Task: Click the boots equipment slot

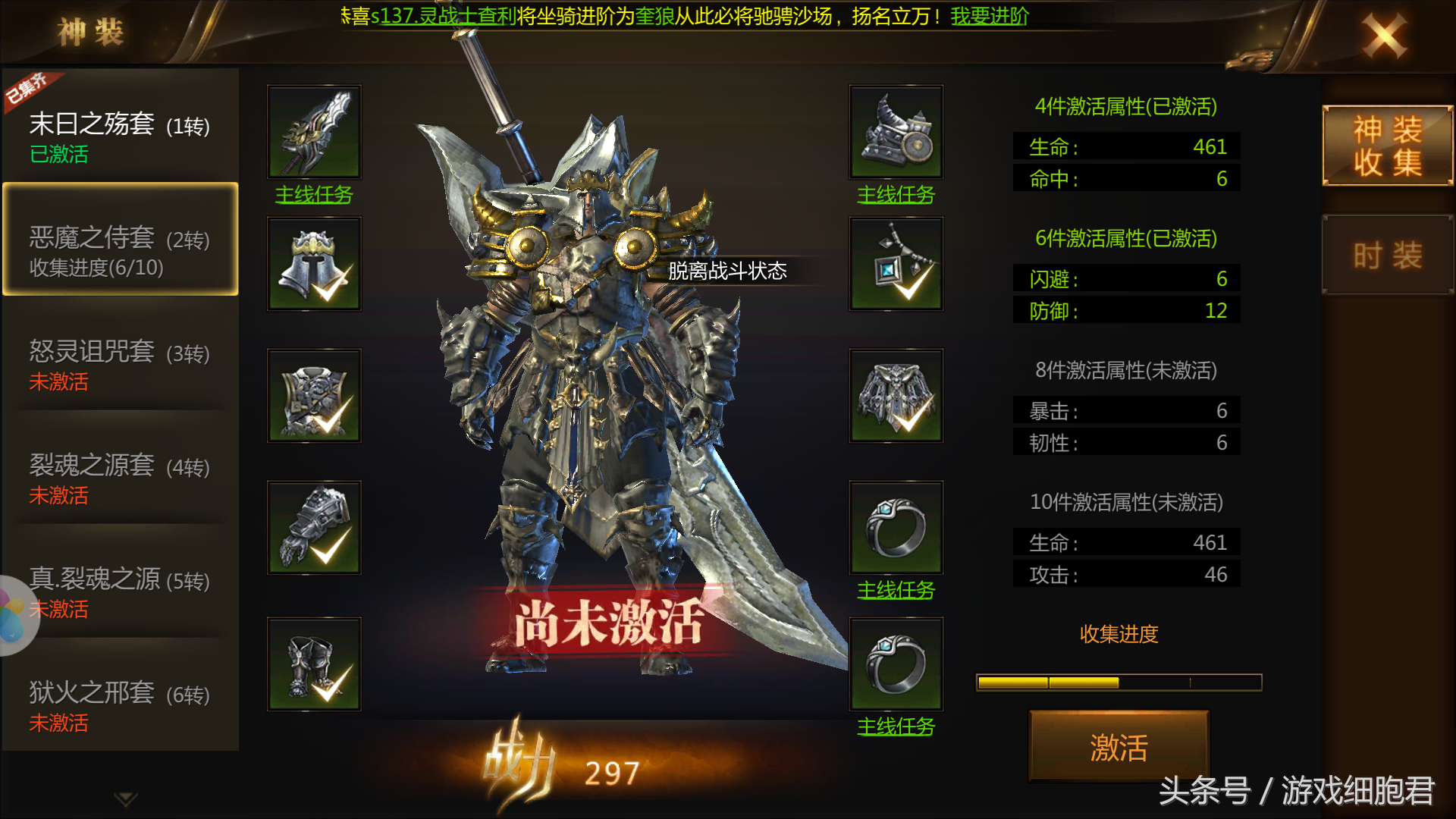Action: (x=313, y=662)
